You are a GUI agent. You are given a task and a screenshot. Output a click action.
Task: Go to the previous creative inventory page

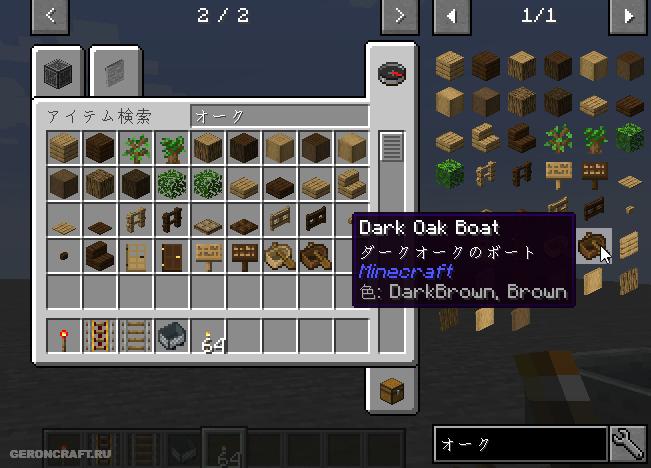[50, 15]
